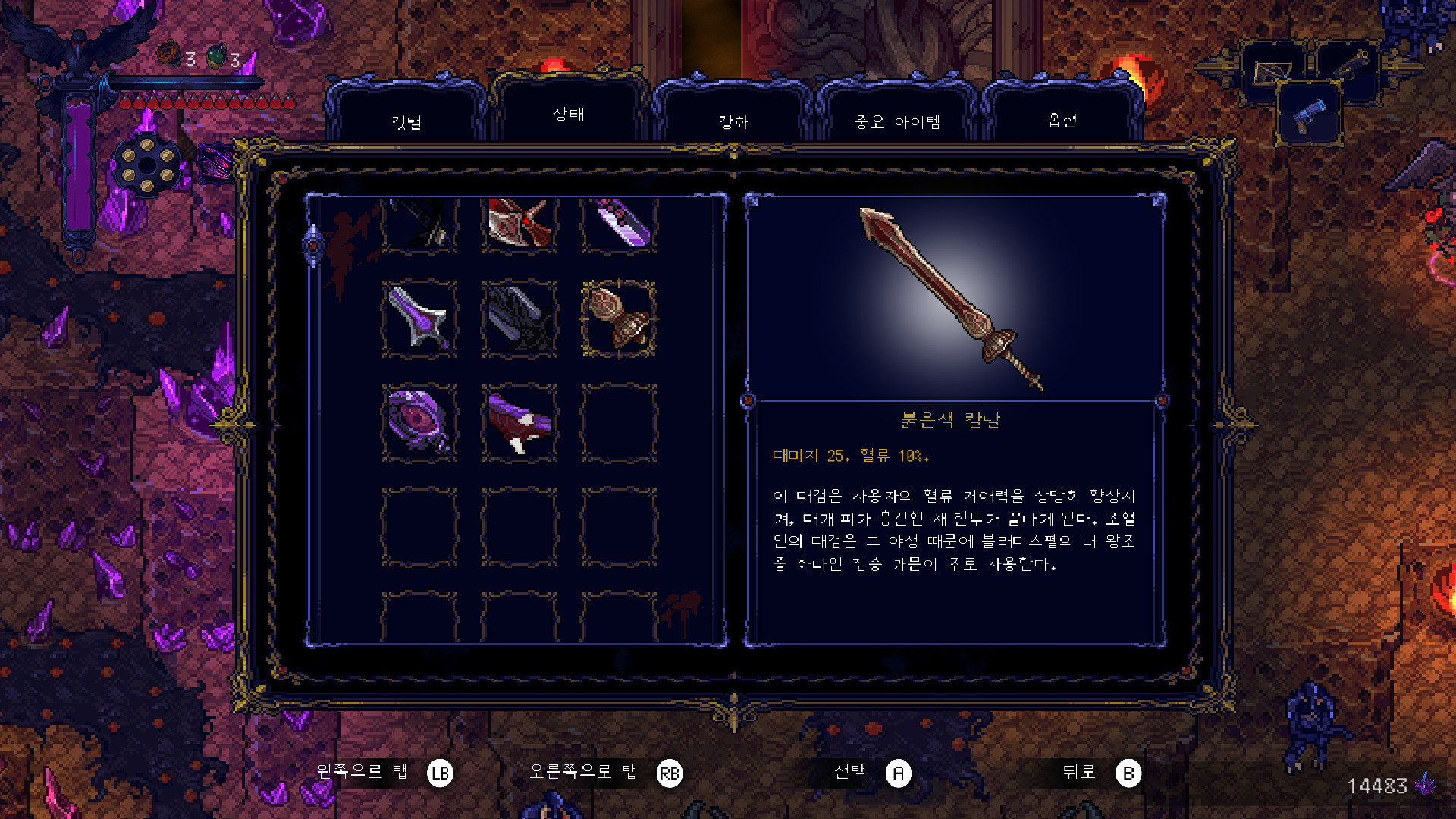Select the crimson fanged weapon slot
Image resolution: width=1456 pixels, height=819 pixels.
coord(519,422)
